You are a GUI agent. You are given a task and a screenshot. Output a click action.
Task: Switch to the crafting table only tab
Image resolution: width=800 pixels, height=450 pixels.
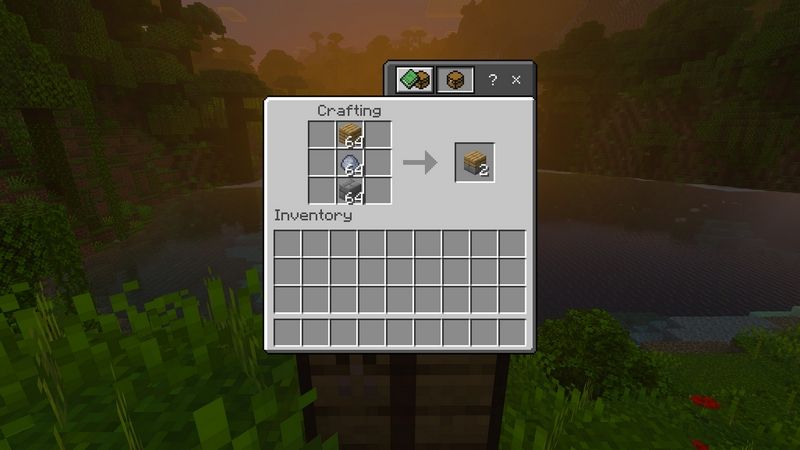(454, 80)
